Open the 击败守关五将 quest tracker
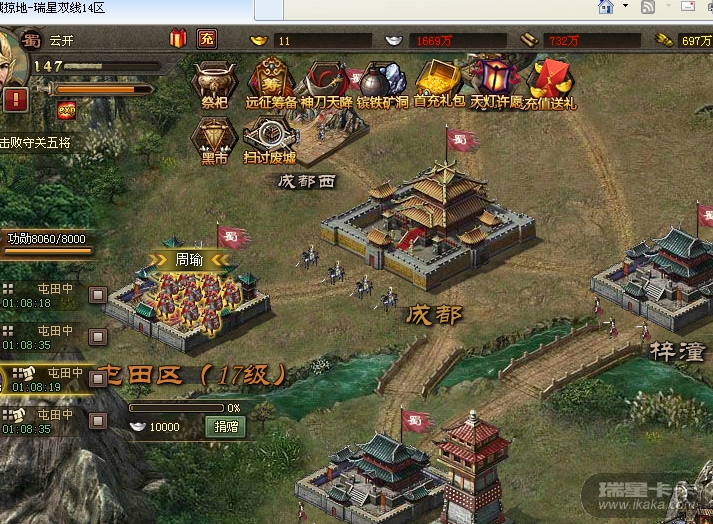The image size is (713, 524). point(36,143)
